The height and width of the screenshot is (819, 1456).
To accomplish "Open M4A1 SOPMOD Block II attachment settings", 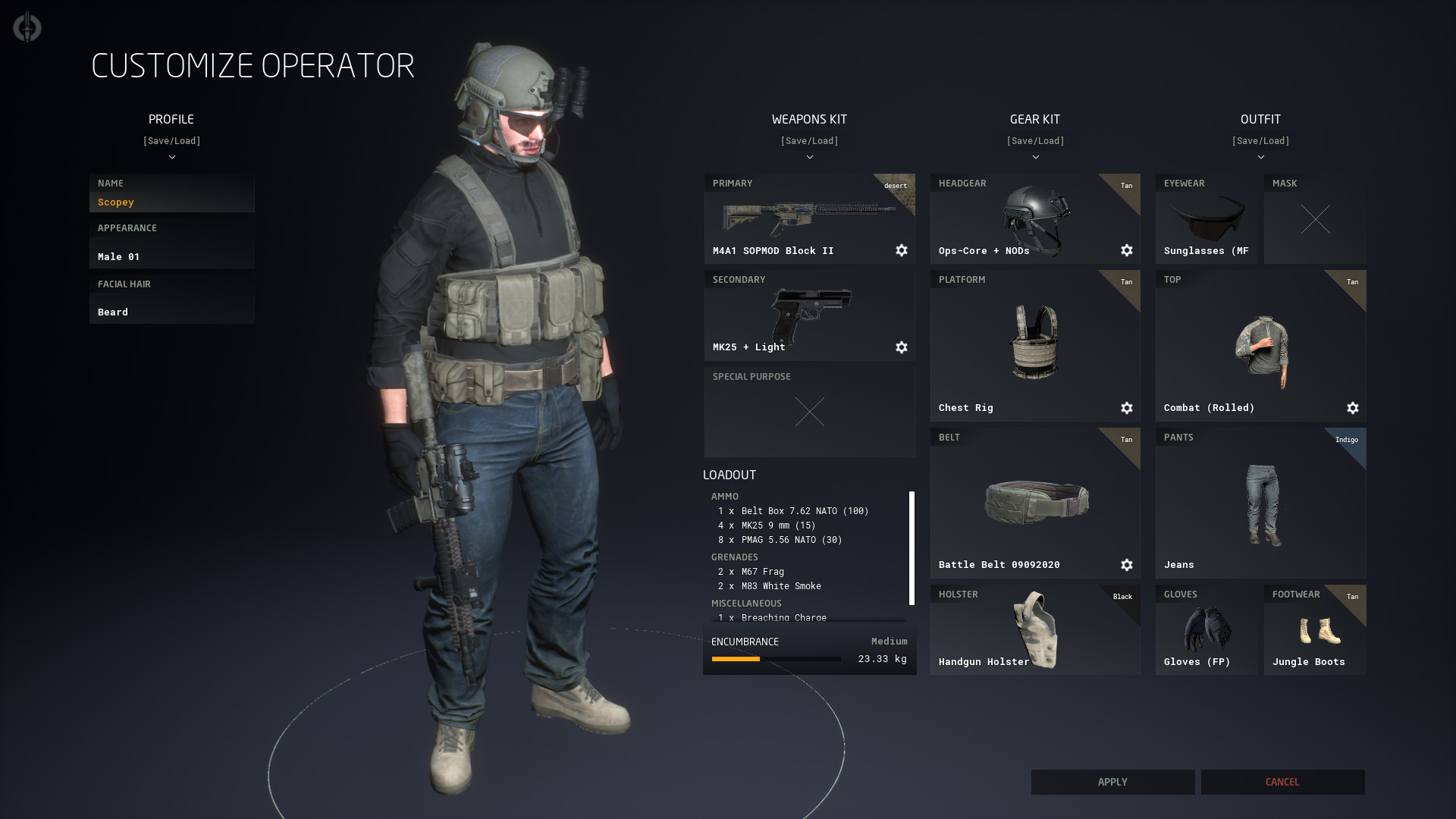I will click(902, 250).
